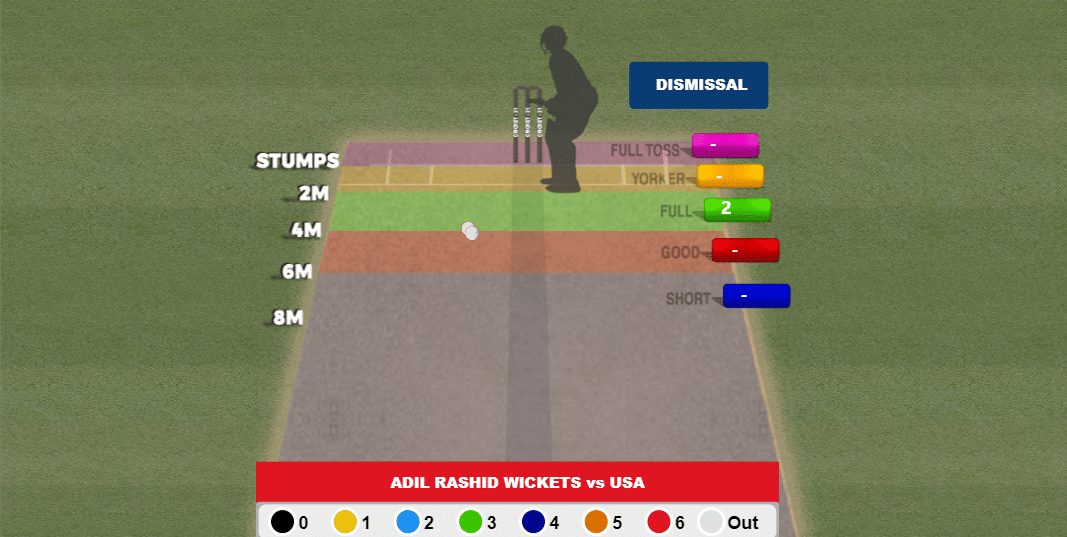Filter by the white Out legend circle
This screenshot has width=1067, height=537.
coord(710,522)
